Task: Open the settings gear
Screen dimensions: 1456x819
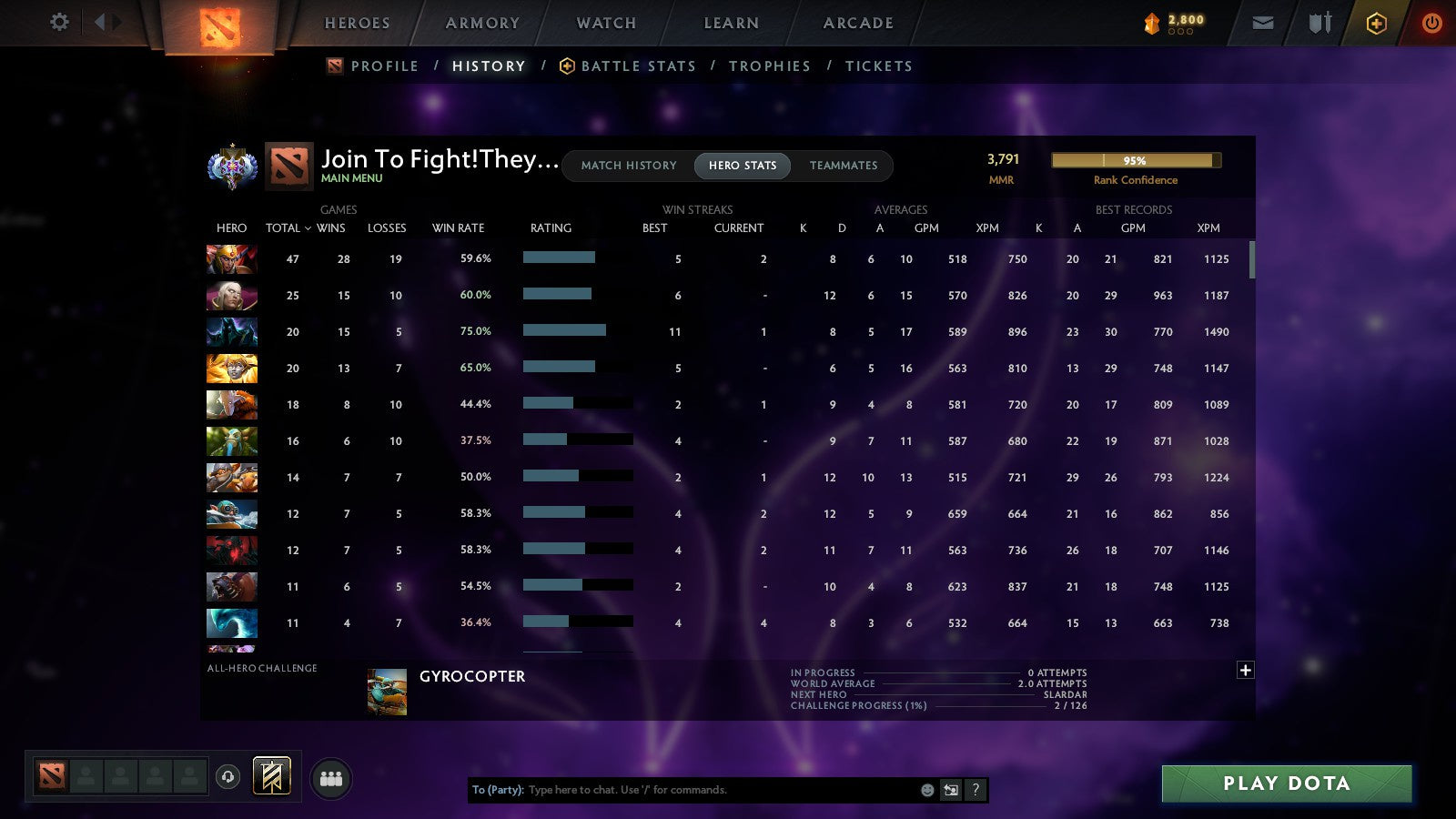Action: [59, 23]
